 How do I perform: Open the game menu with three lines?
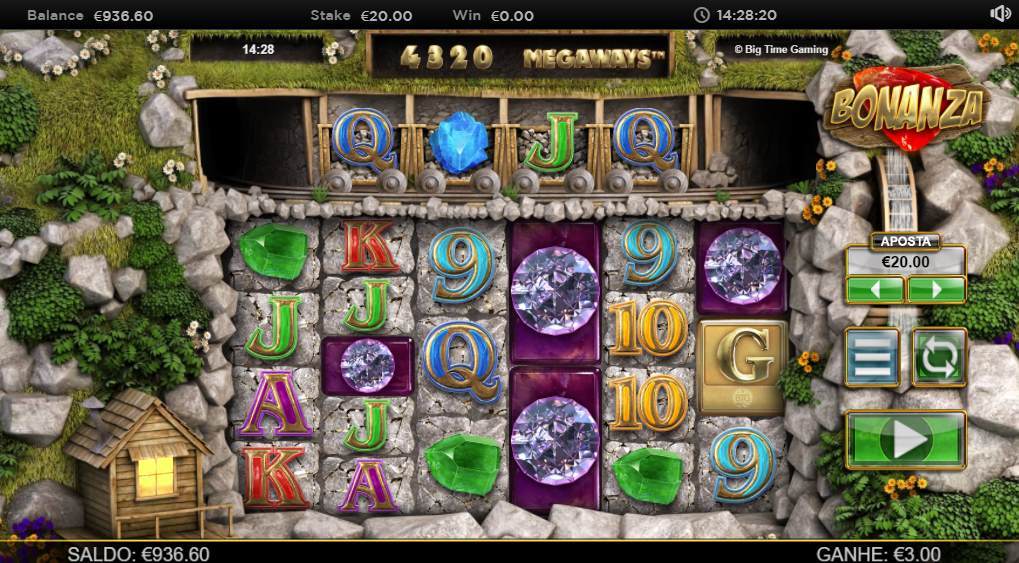[872, 357]
